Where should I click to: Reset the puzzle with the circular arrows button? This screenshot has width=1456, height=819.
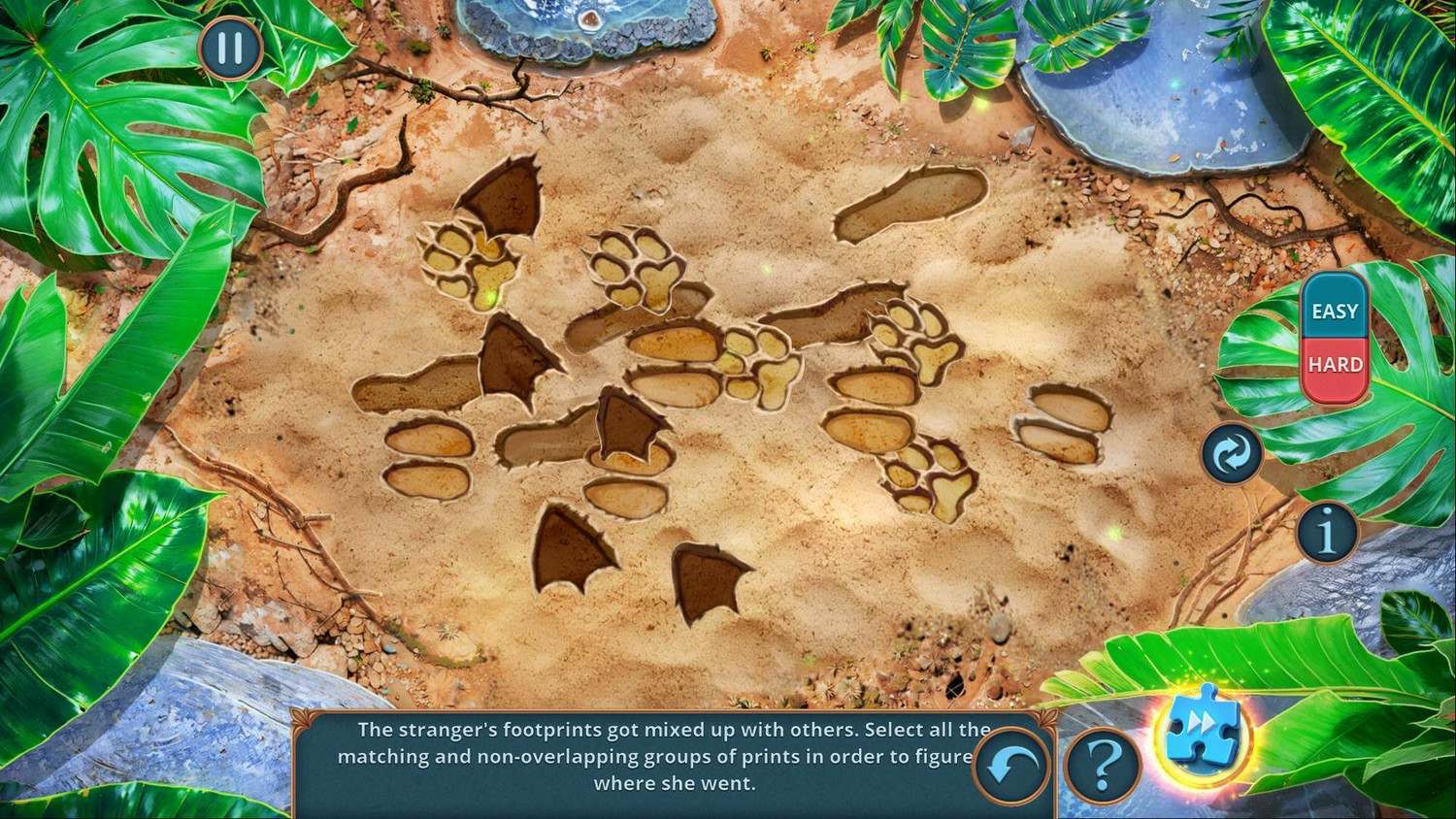point(1232,454)
